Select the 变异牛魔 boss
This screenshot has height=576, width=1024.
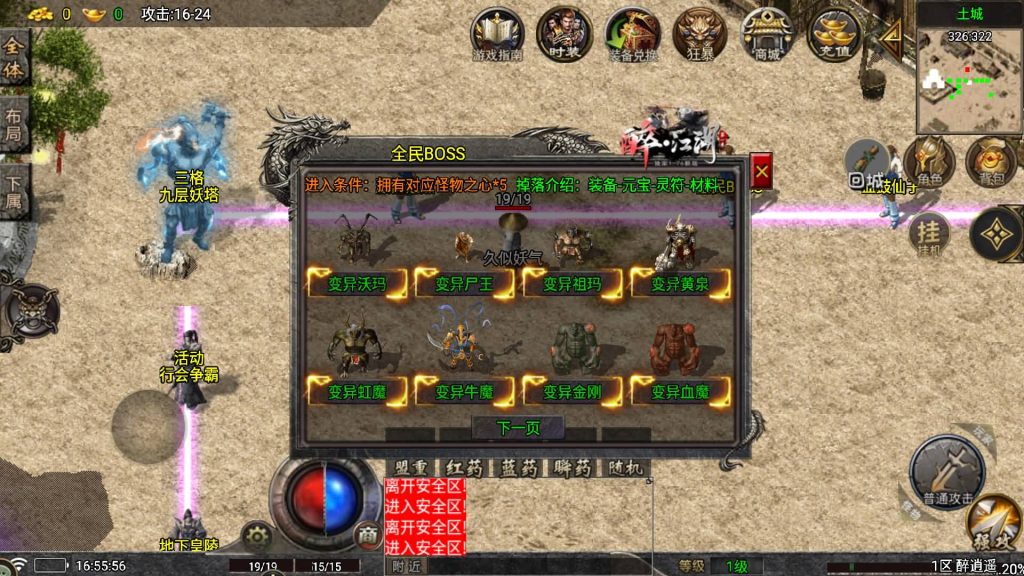pyautogui.click(x=464, y=392)
